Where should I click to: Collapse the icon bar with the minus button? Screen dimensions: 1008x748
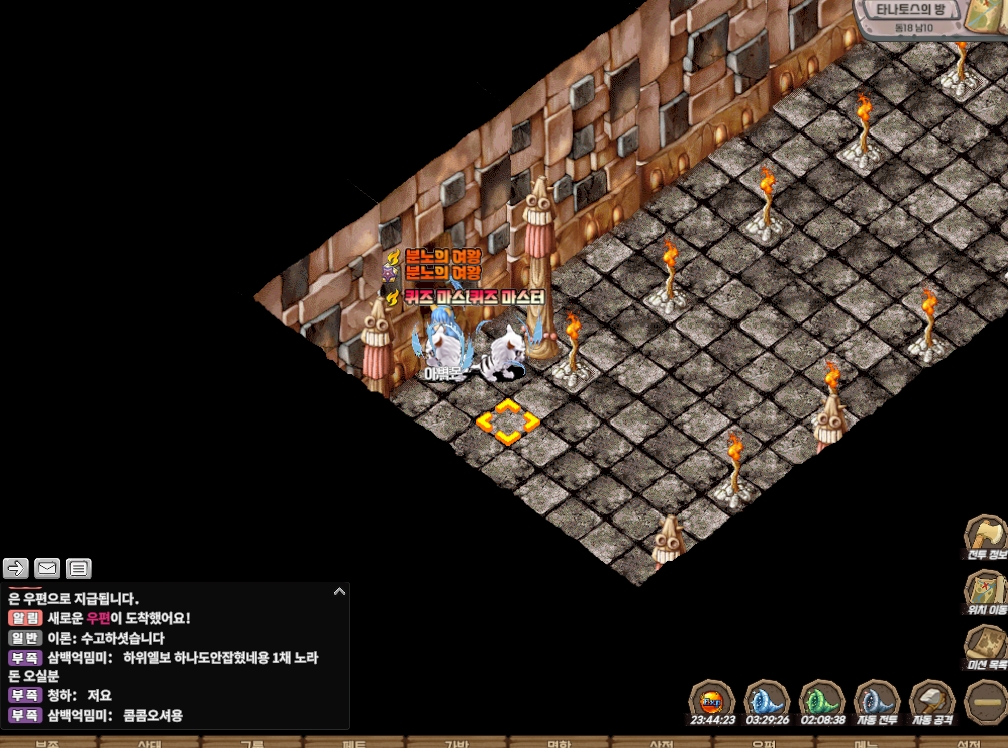click(x=986, y=704)
